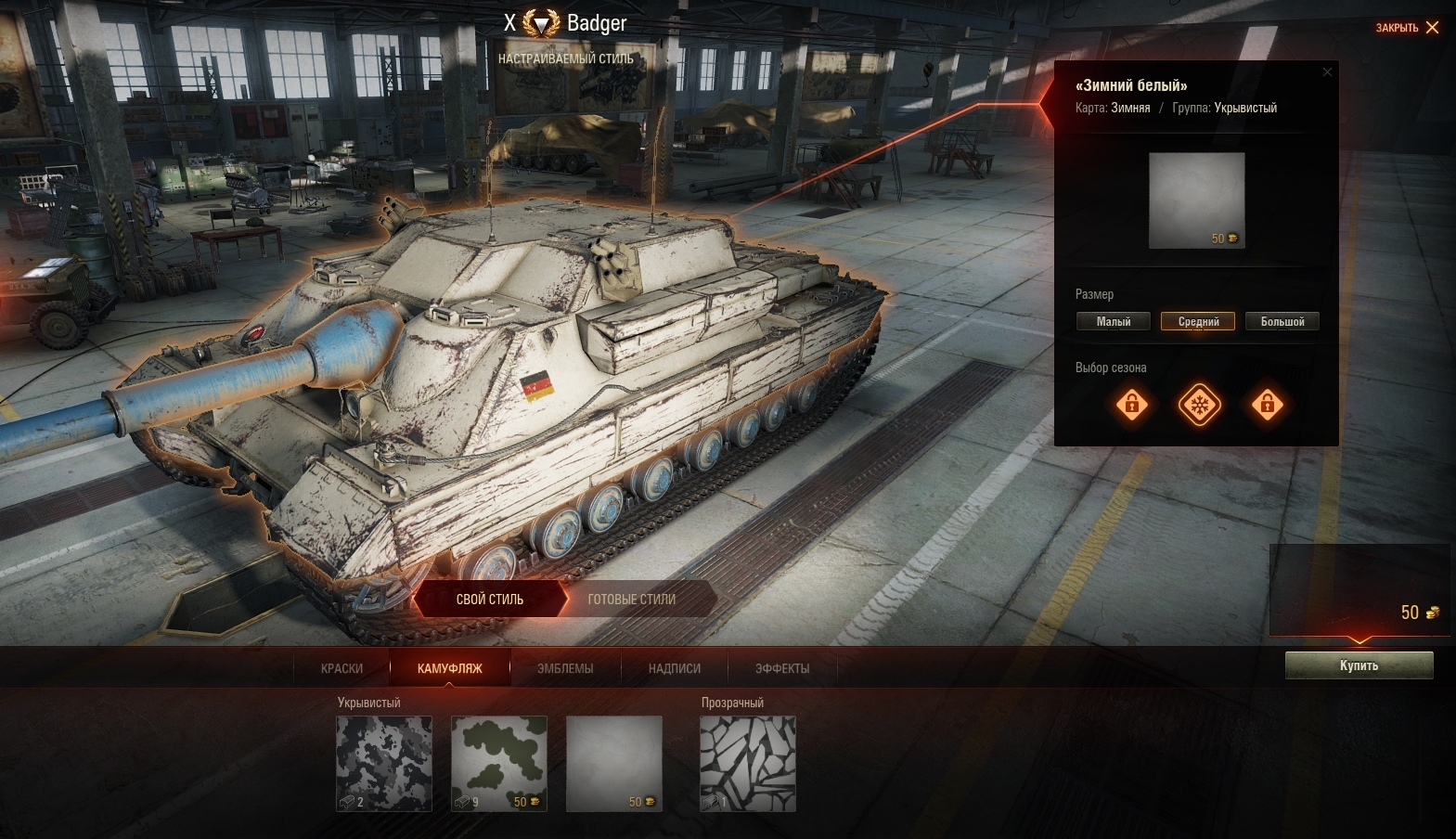This screenshot has width=1456, height=839.
Task: Pick the grey blotched camouflage thumbnail
Action: tap(384, 763)
